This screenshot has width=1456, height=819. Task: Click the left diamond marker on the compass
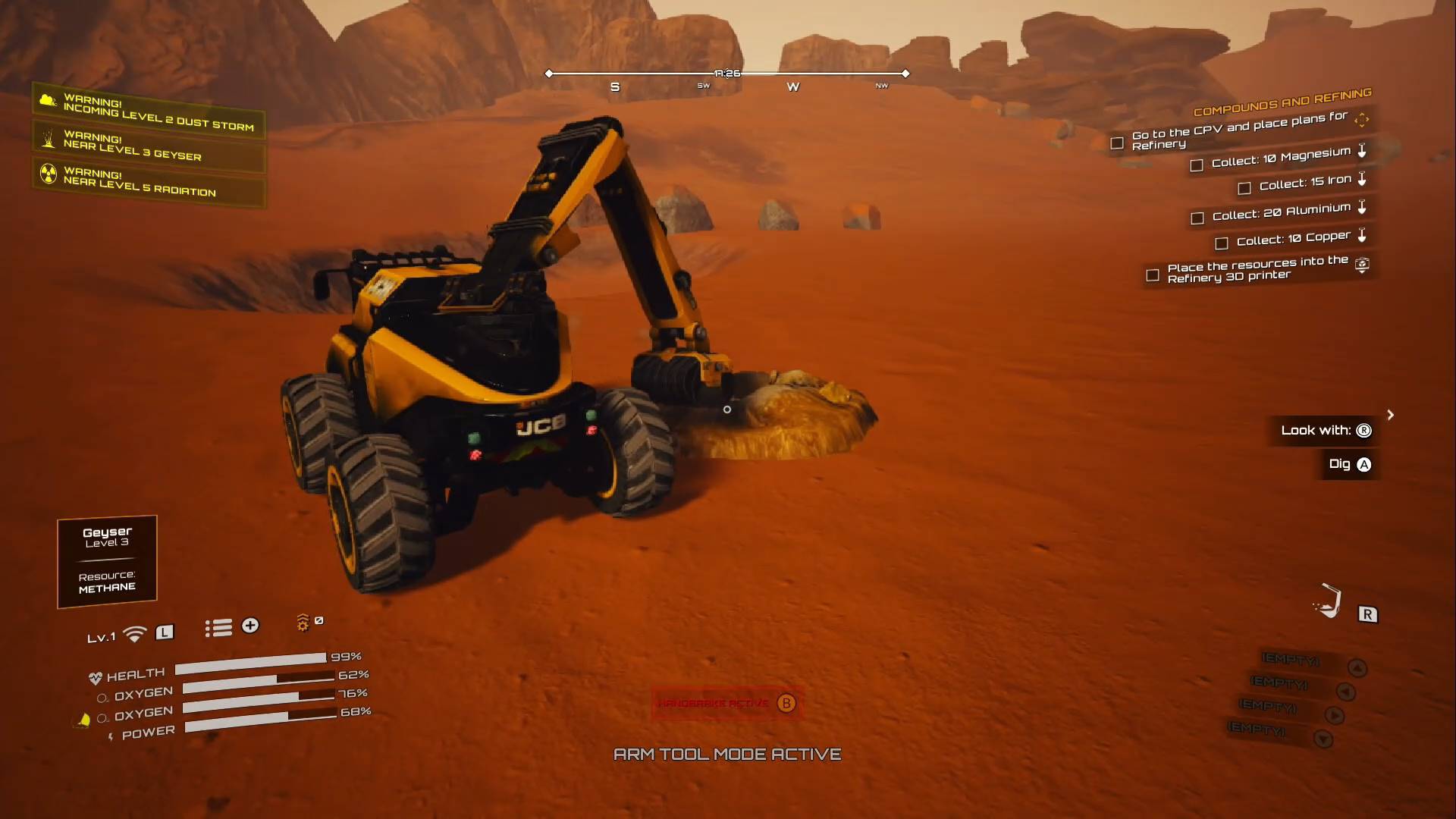(x=548, y=74)
